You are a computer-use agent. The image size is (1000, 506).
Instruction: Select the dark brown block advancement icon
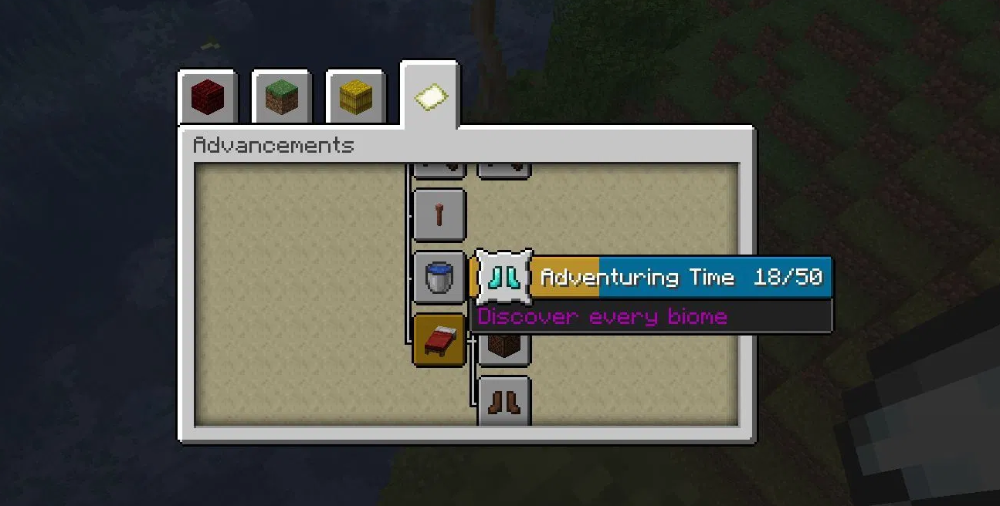click(x=503, y=348)
